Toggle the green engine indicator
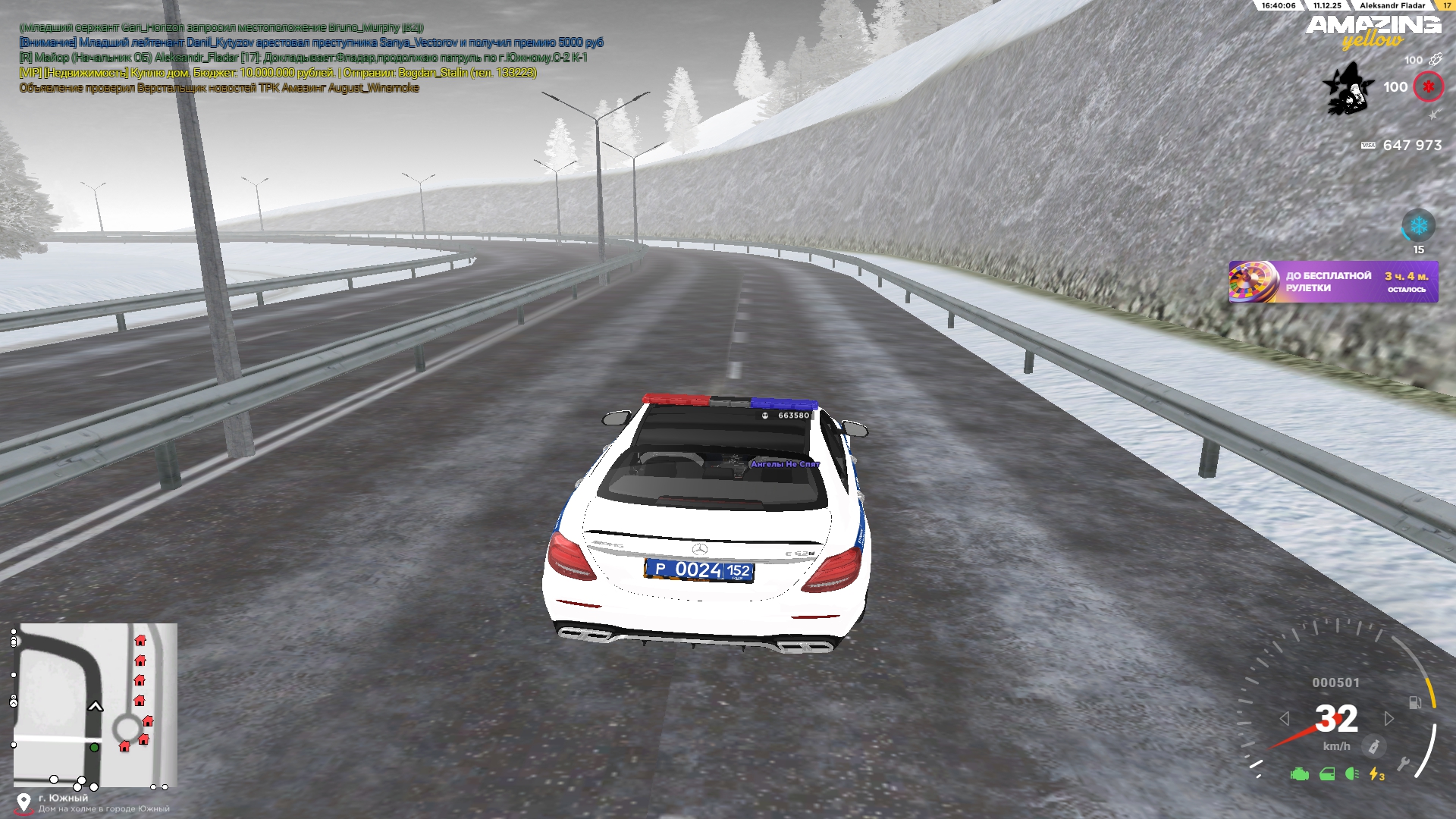Image resolution: width=1456 pixels, height=819 pixels. pos(1300,774)
